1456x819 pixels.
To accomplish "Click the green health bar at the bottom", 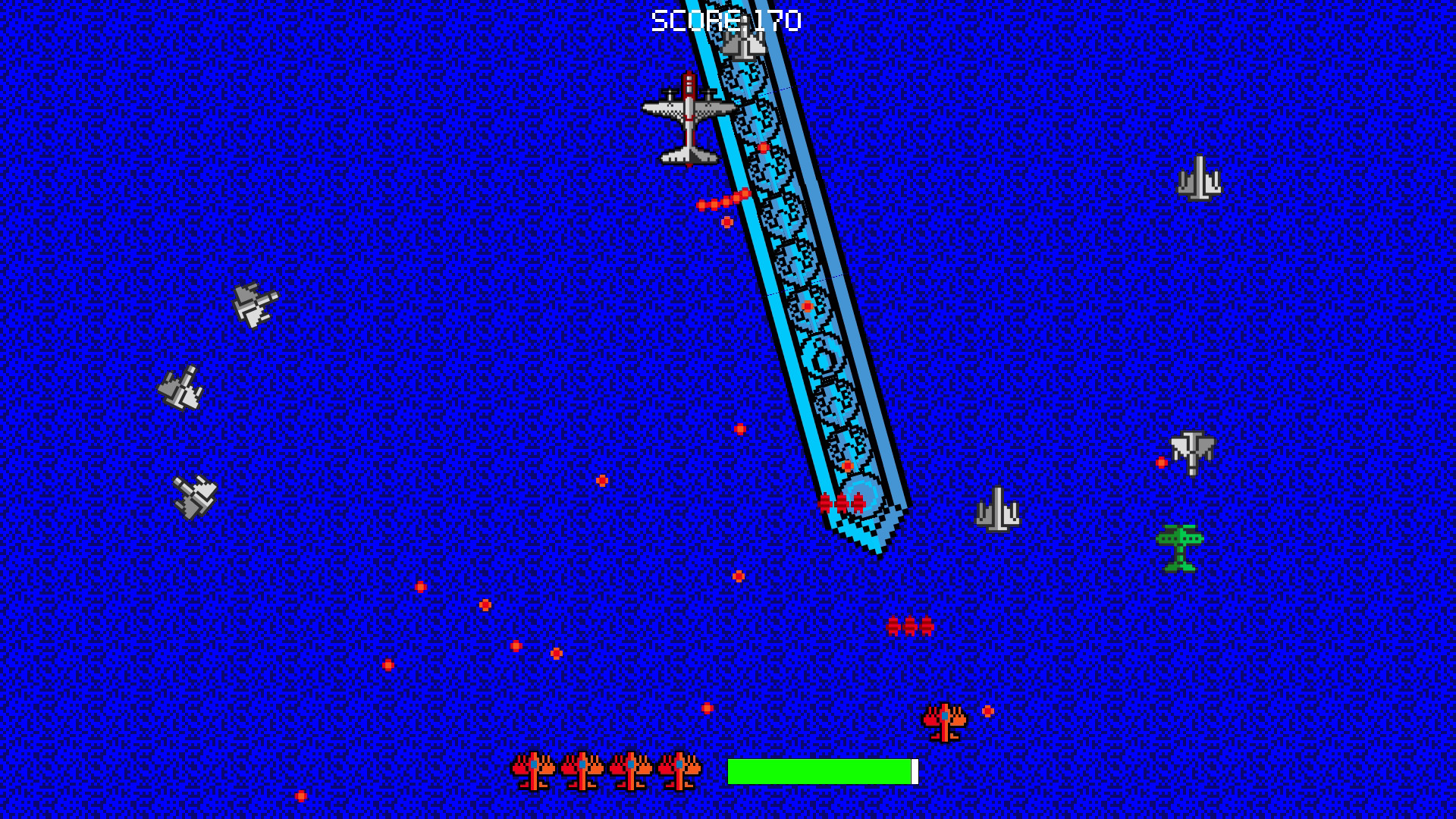I will [x=819, y=771].
